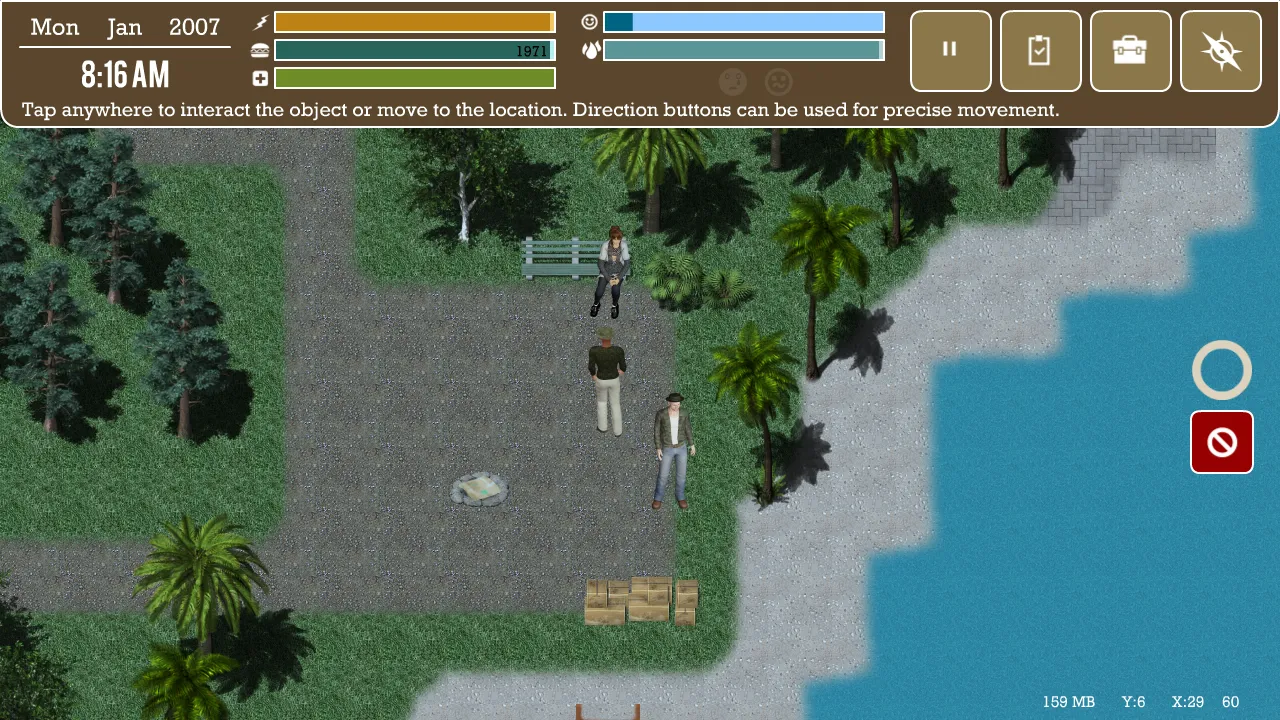The height and width of the screenshot is (720, 1280).
Task: Click the hunger bar showing 1971
Action: [x=414, y=48]
